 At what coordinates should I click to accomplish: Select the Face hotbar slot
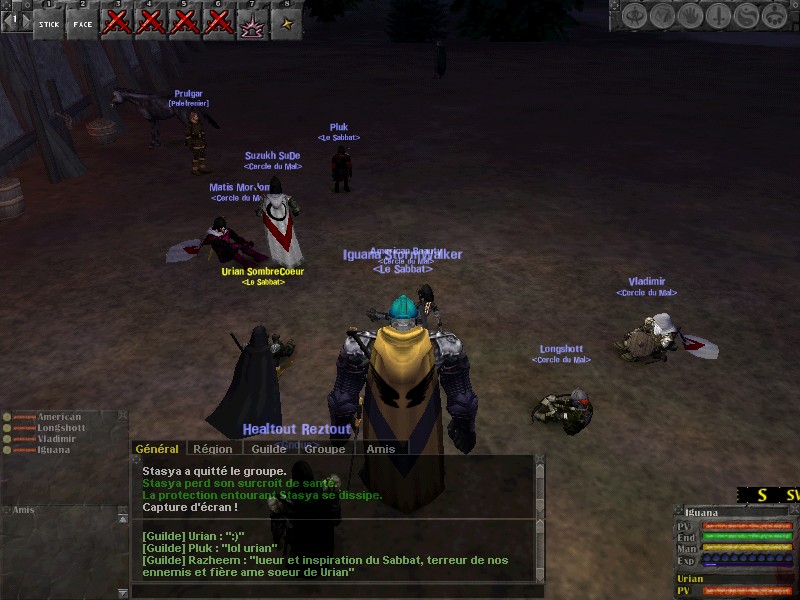coord(83,22)
